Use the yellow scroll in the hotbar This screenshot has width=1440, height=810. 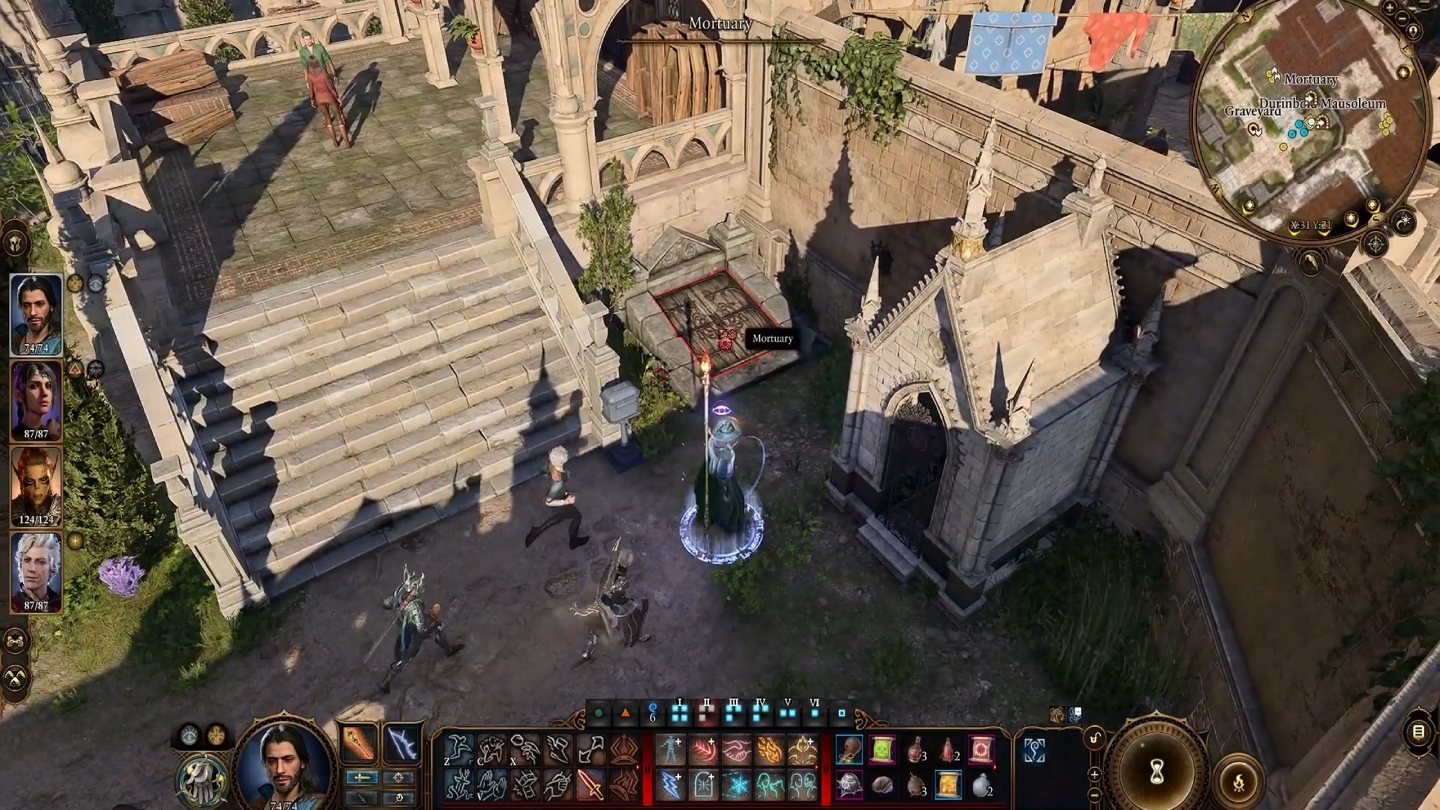(x=948, y=784)
